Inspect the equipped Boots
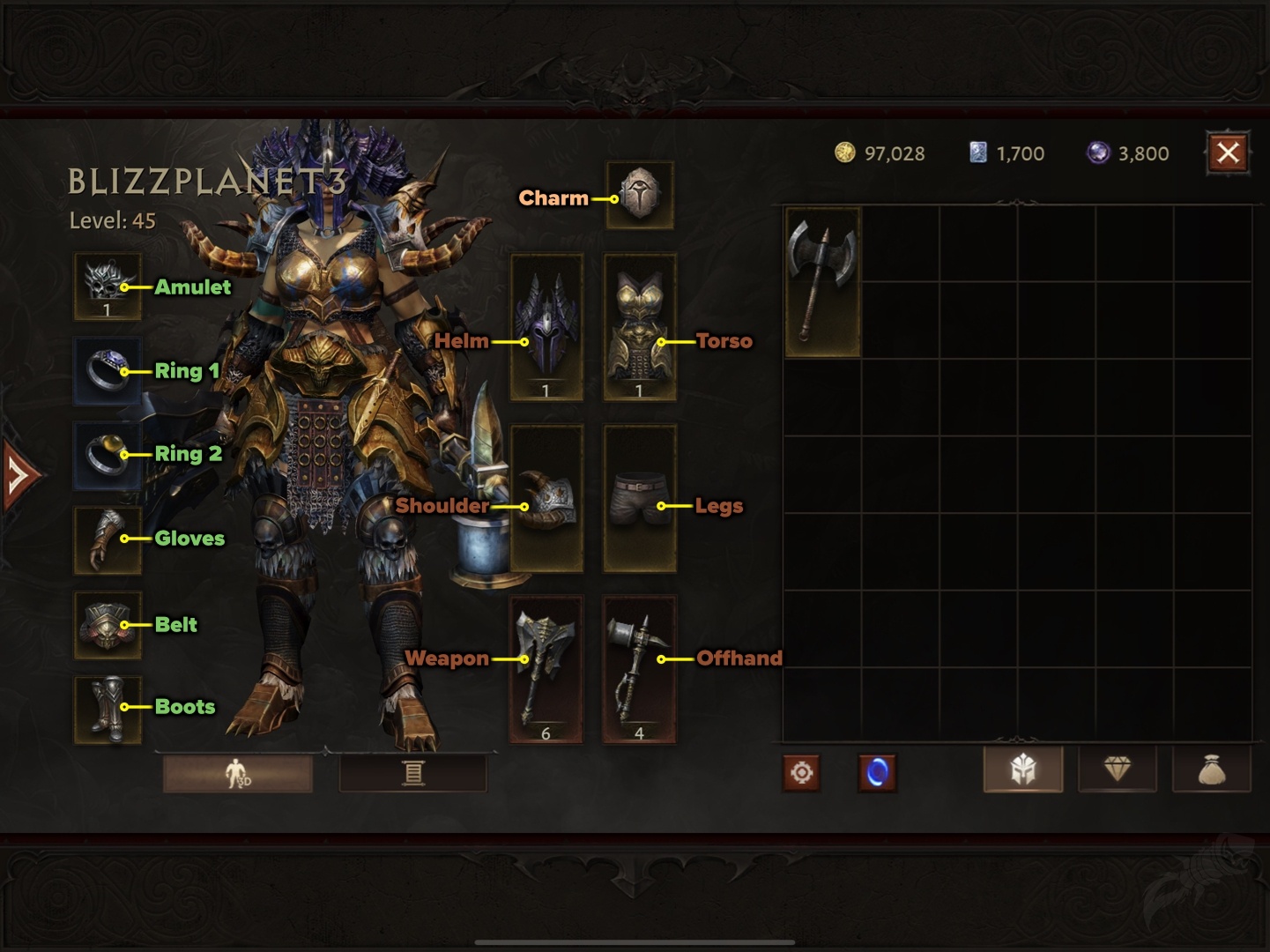 coord(107,705)
